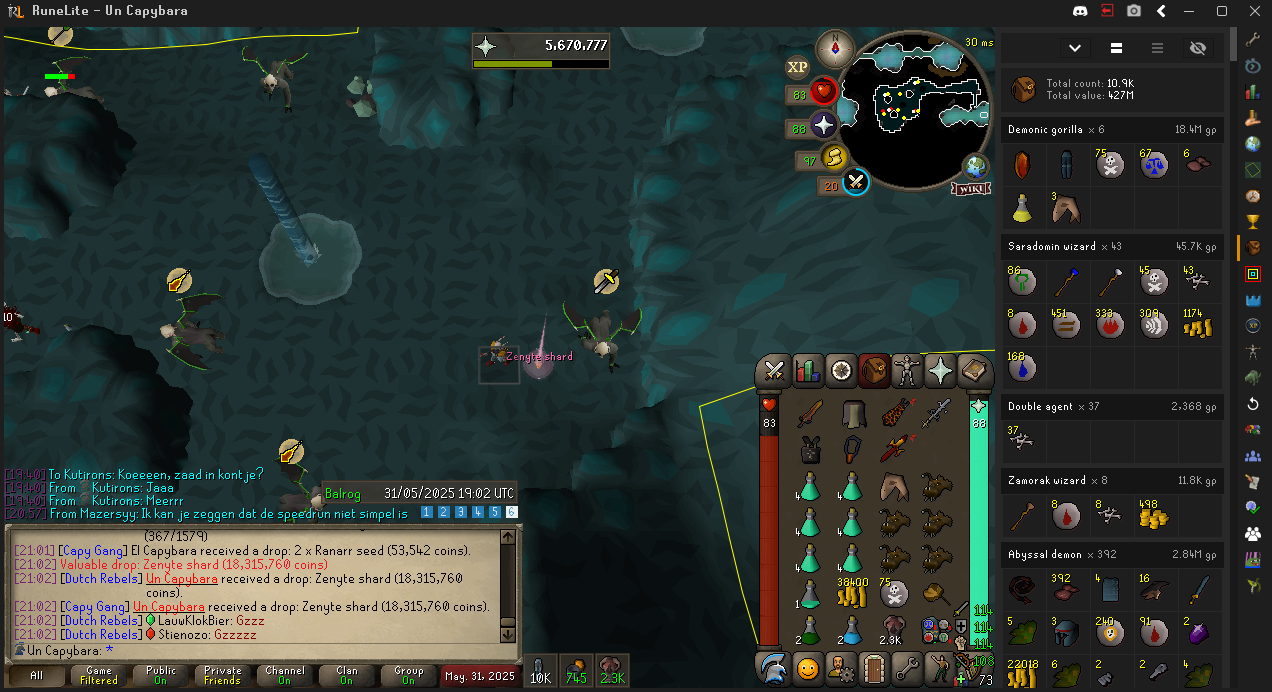Activate the special attack orb
The image size is (1272, 692).
coord(855,182)
